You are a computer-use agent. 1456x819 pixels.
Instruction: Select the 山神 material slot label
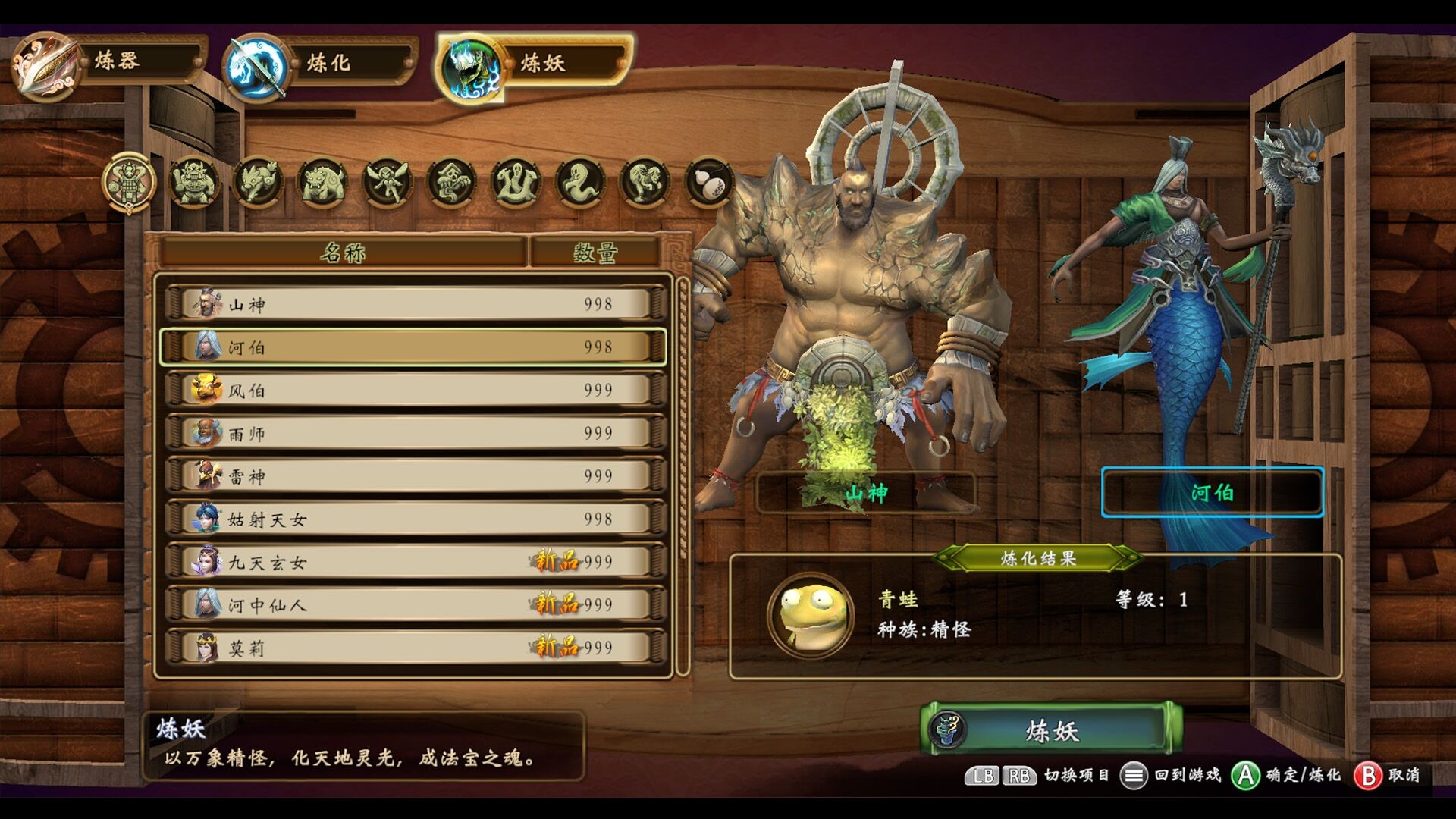(866, 494)
